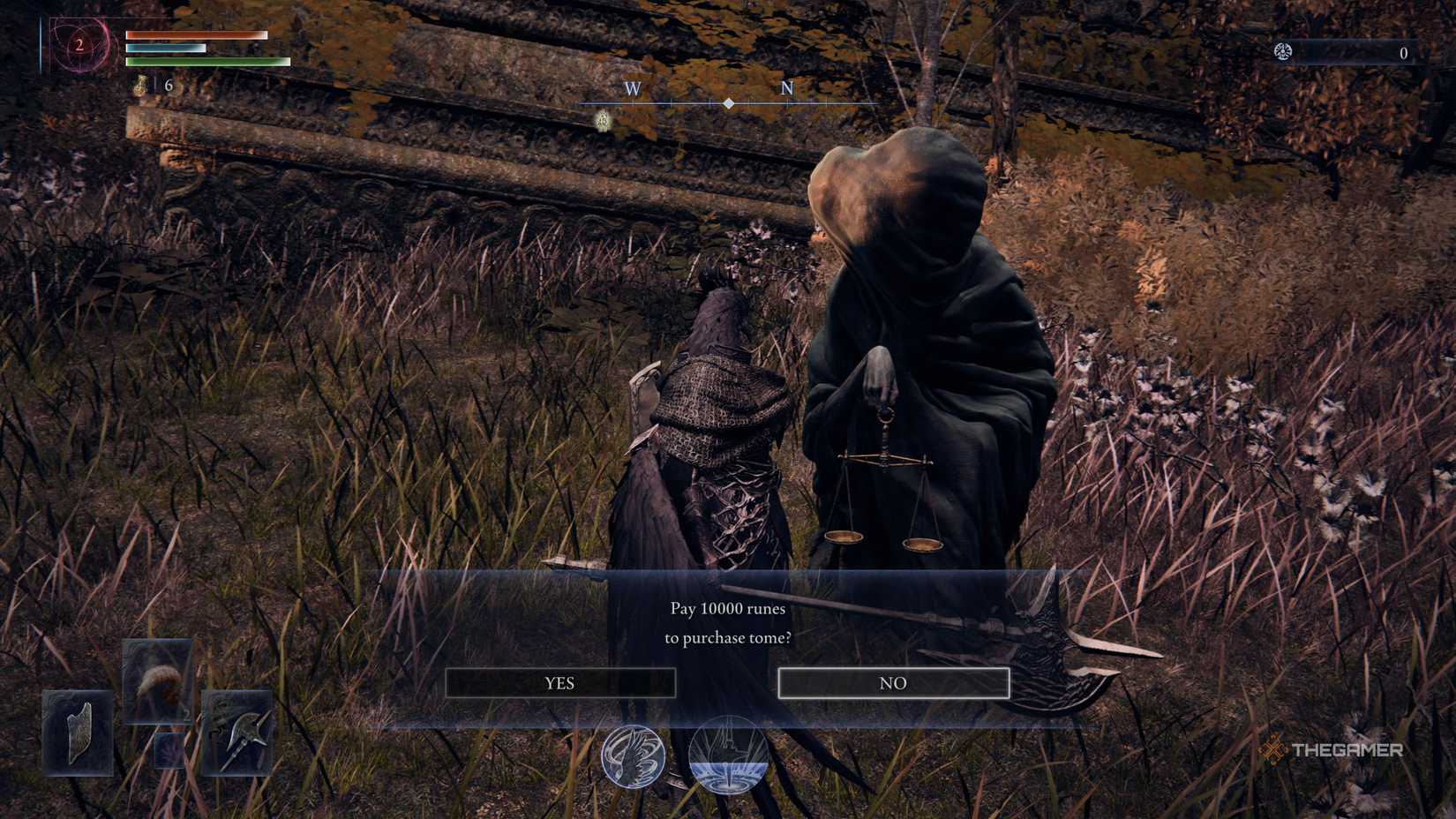The height and width of the screenshot is (819, 1456).
Task: Click the N direction label on the compass
Action: (x=785, y=89)
